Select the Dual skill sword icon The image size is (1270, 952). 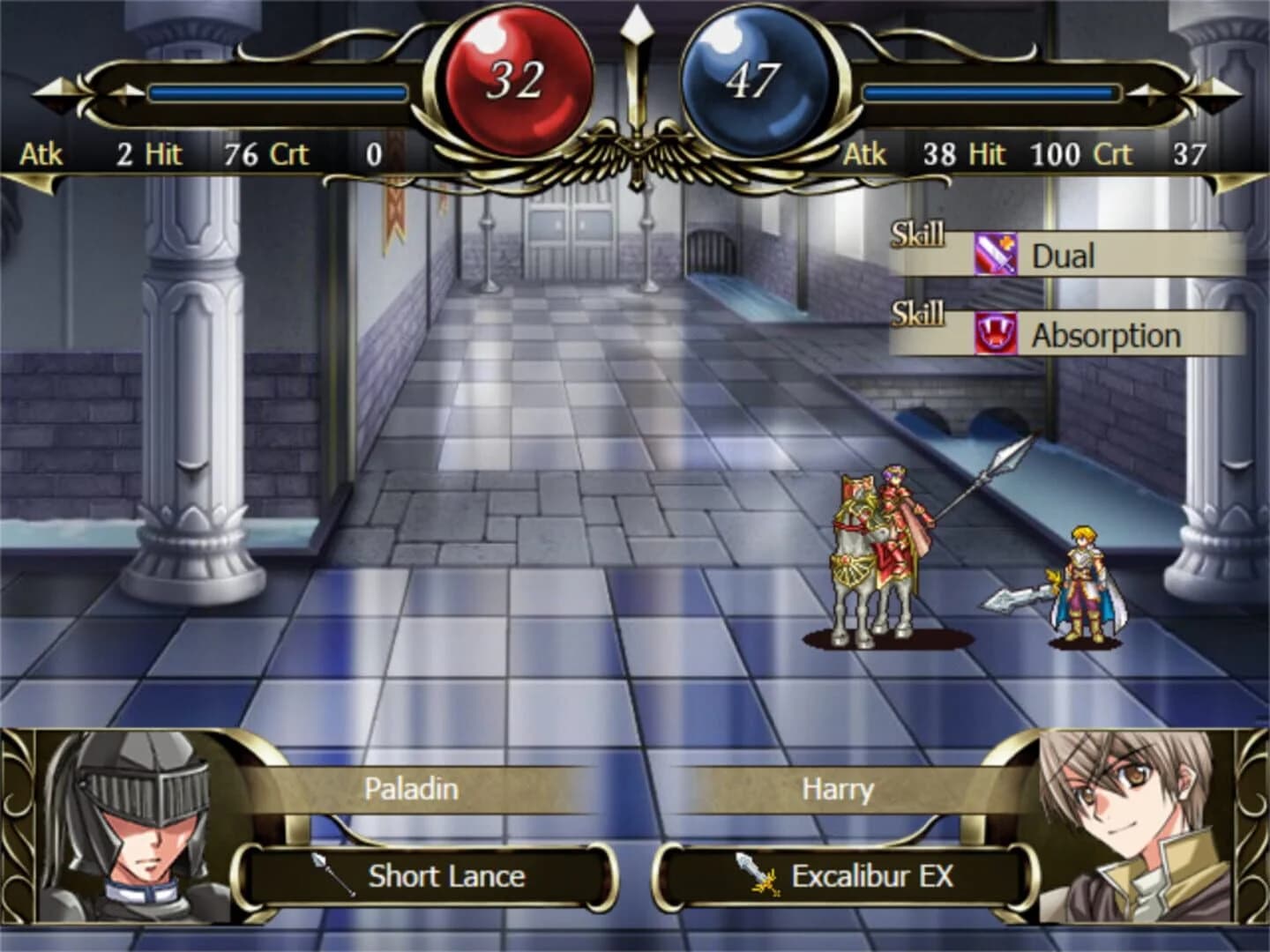pos(995,255)
